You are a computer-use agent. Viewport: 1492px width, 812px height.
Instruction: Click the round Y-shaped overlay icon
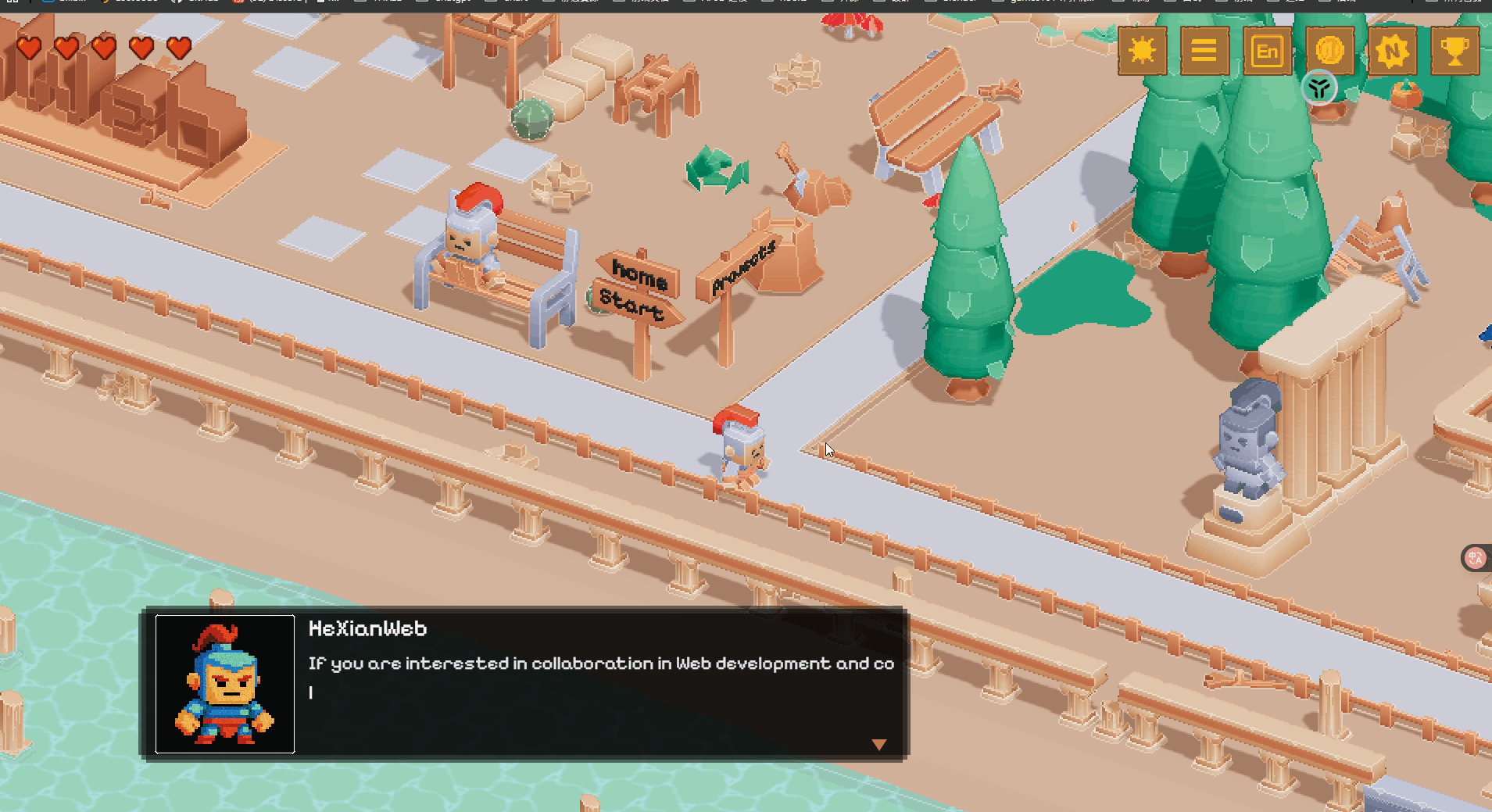click(x=1319, y=88)
